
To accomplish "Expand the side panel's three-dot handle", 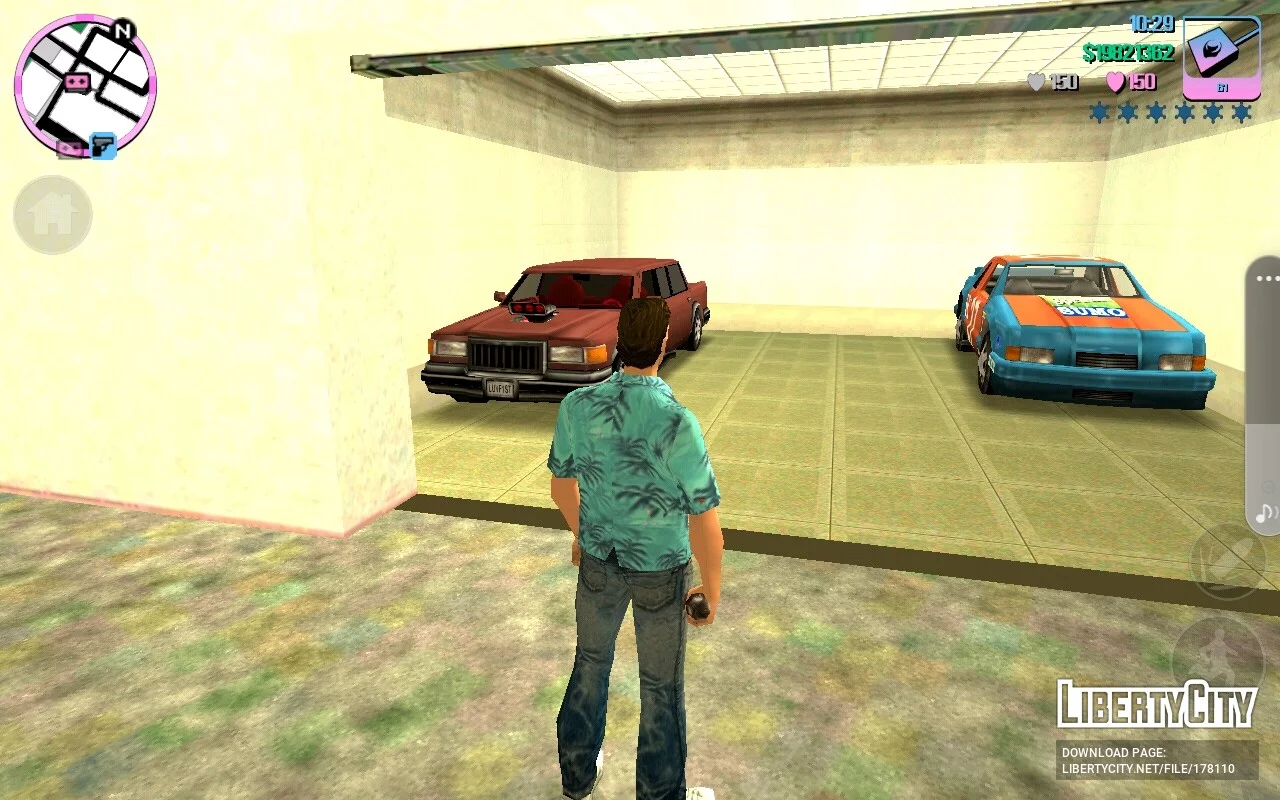I will [1267, 279].
